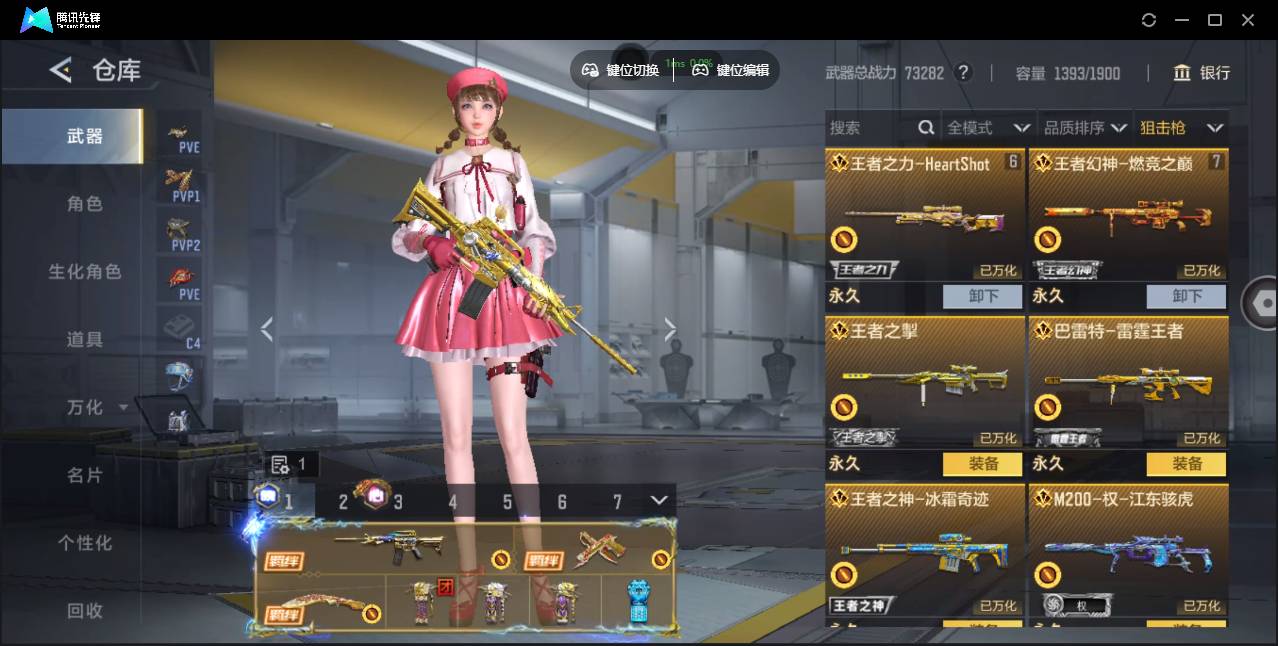The height and width of the screenshot is (646, 1278).
Task: Open the 品质排序 sorting dropdown
Action: (x=1084, y=128)
